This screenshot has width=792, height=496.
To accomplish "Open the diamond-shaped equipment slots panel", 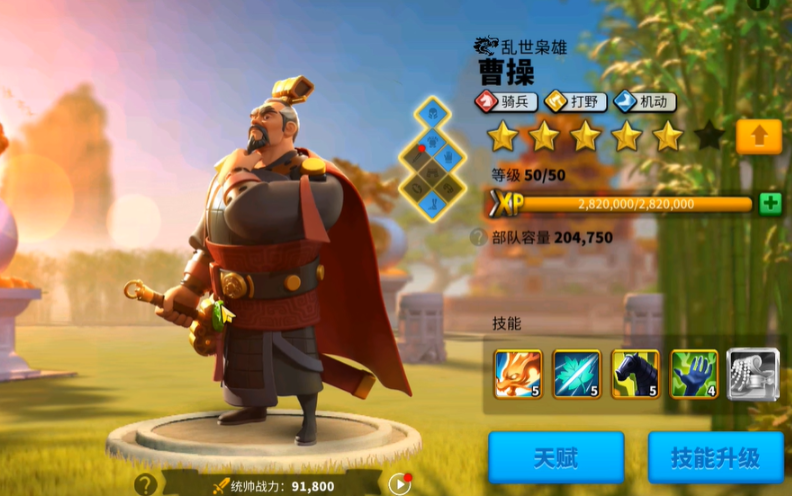I will pyautogui.click(x=433, y=158).
